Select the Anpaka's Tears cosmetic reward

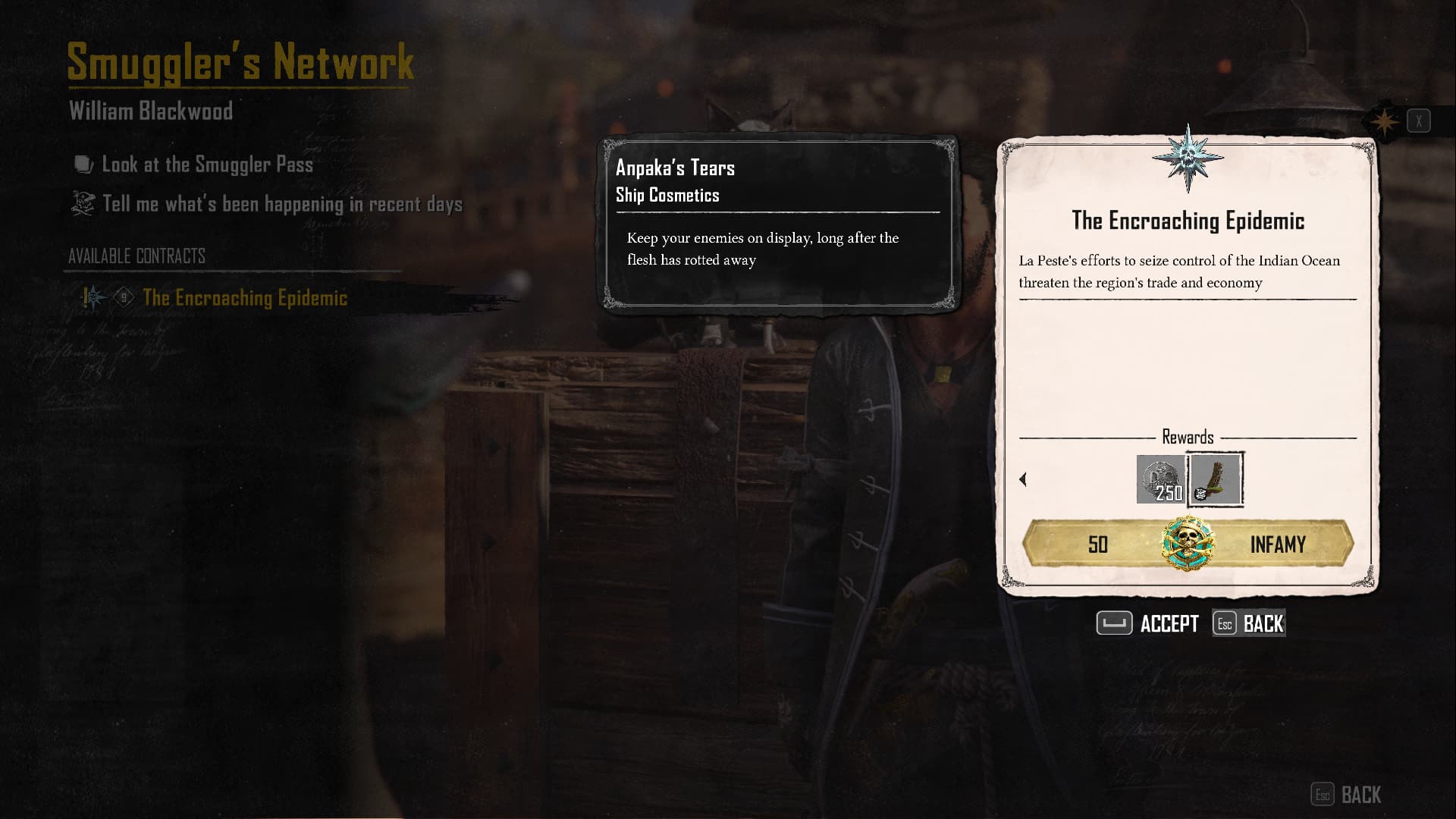tap(1216, 479)
